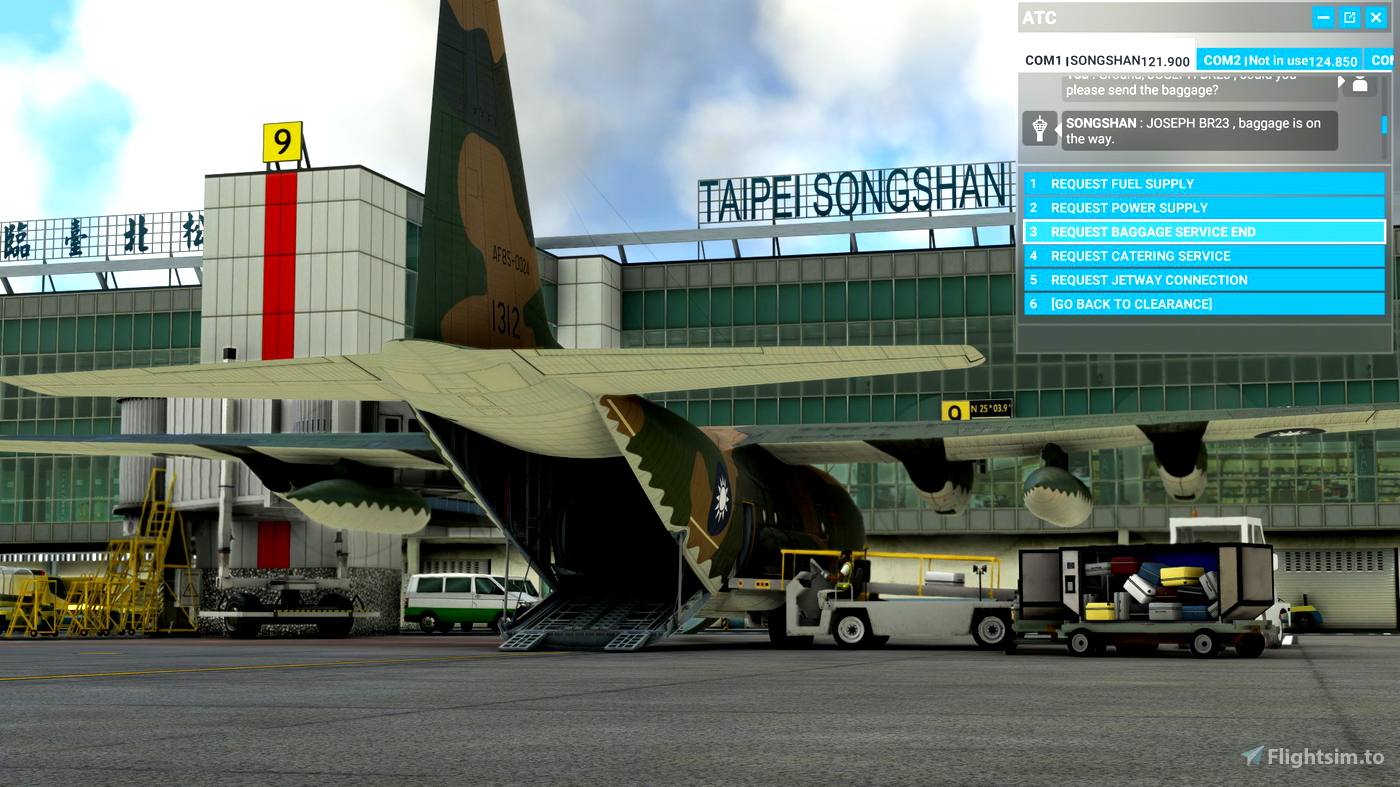This screenshot has width=1400, height=787.
Task: Click the ATC tower controller icon
Action: (x=1040, y=128)
